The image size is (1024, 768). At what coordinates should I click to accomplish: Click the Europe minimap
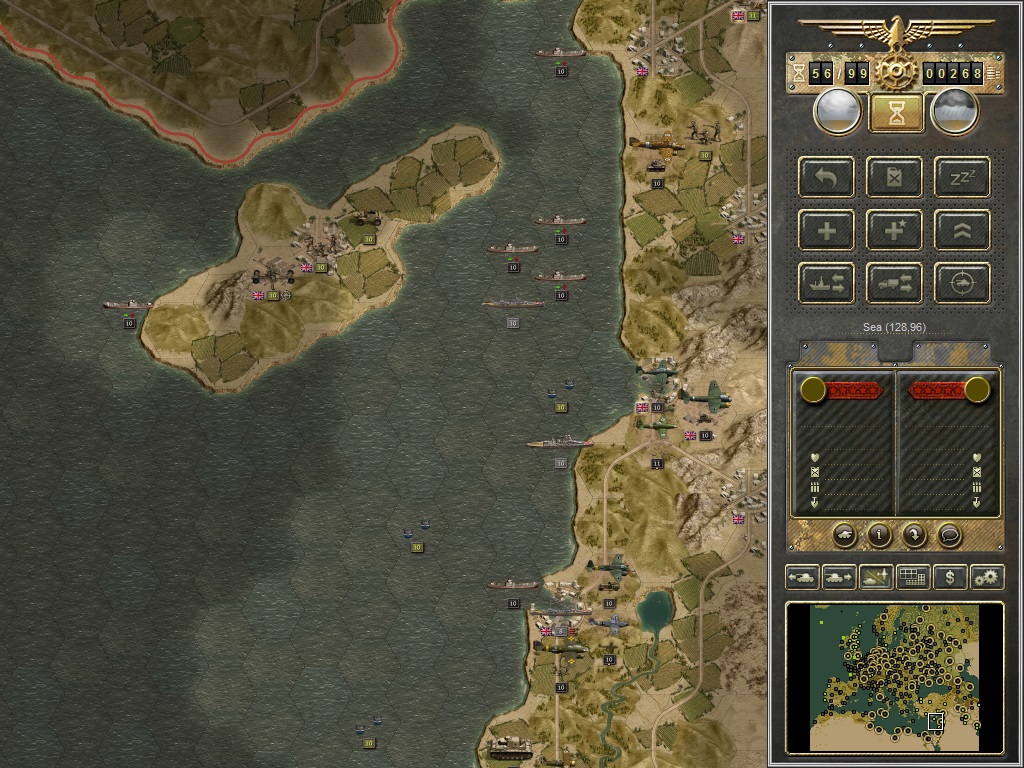(x=894, y=677)
